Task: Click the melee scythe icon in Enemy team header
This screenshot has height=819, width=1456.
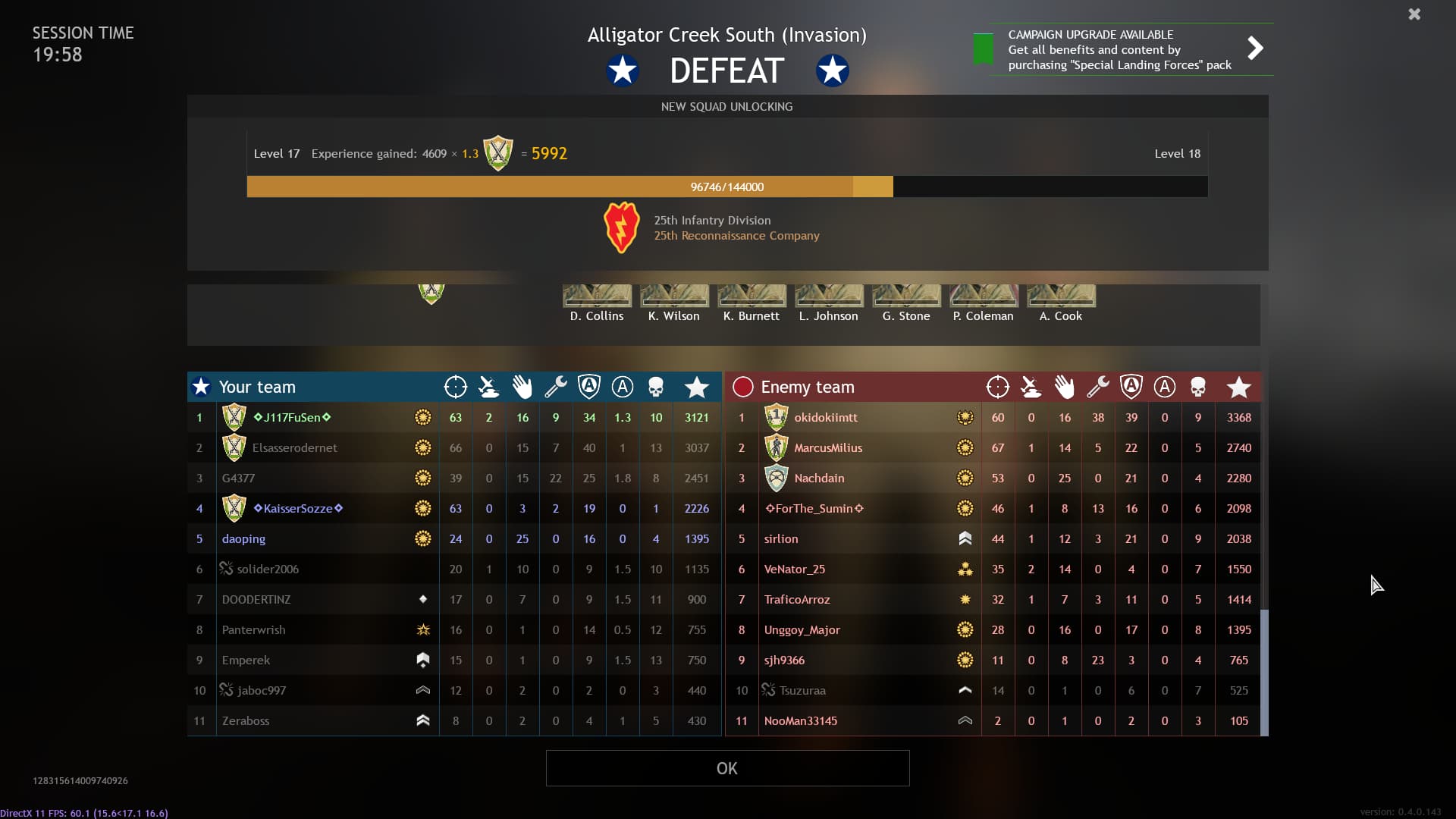Action: (x=1031, y=387)
